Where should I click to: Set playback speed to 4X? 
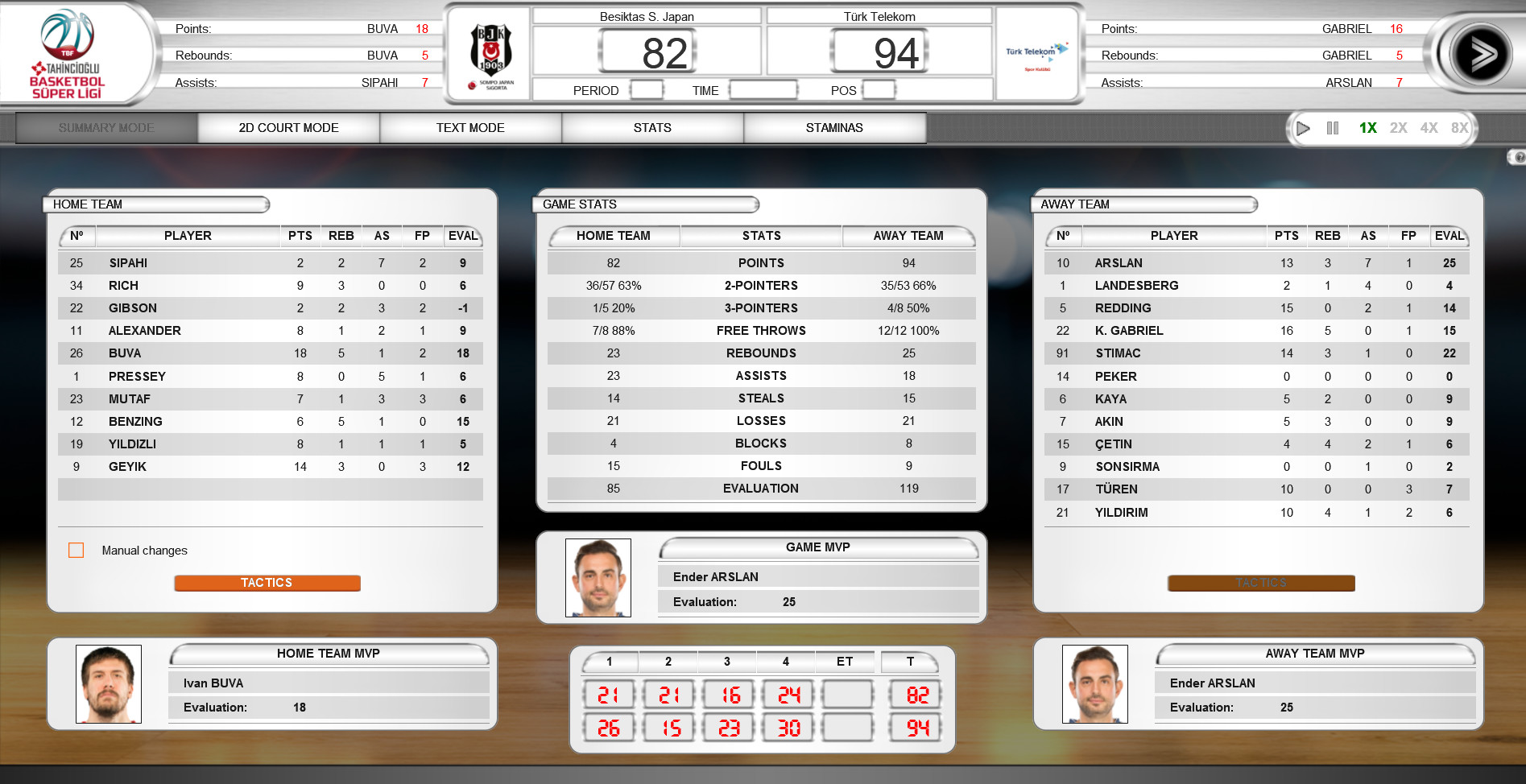(1429, 127)
